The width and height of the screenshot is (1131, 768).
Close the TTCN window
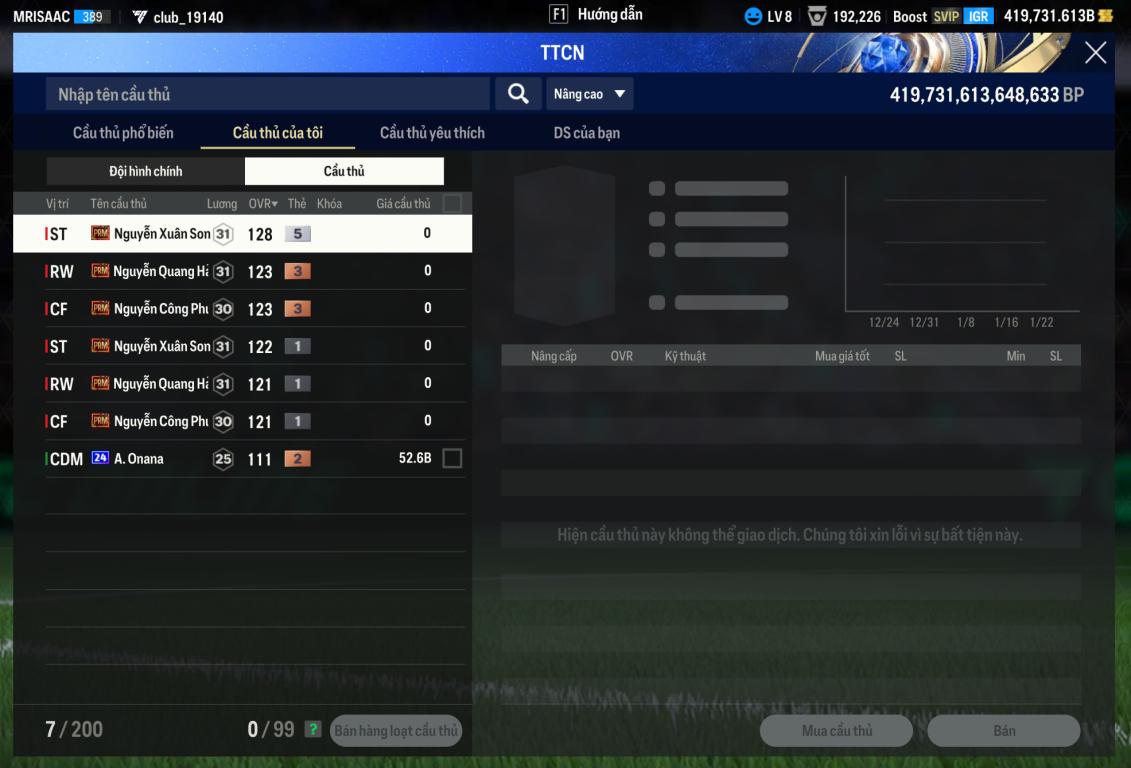[1096, 53]
